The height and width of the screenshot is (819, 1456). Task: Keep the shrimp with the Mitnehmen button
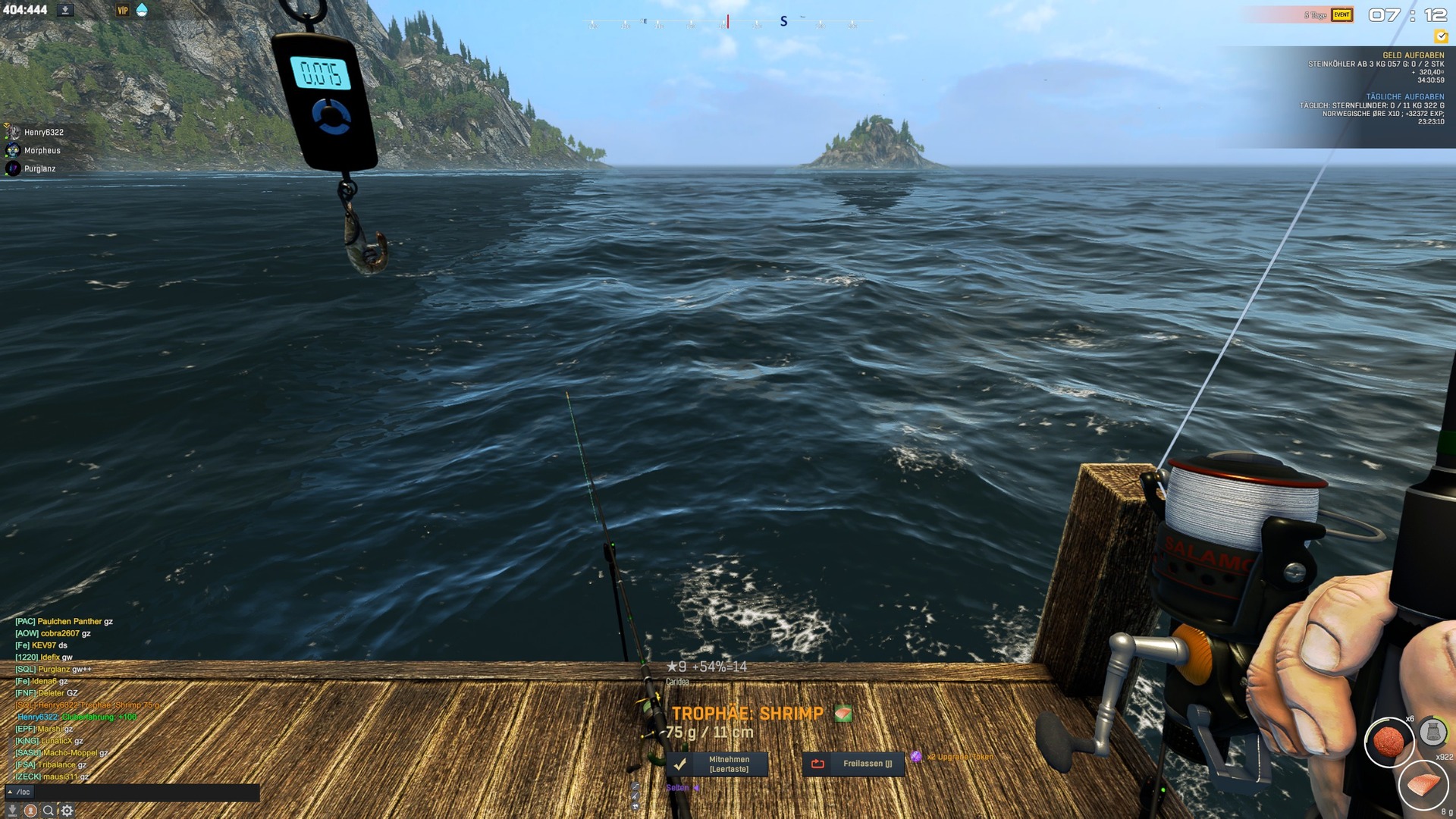(717, 764)
